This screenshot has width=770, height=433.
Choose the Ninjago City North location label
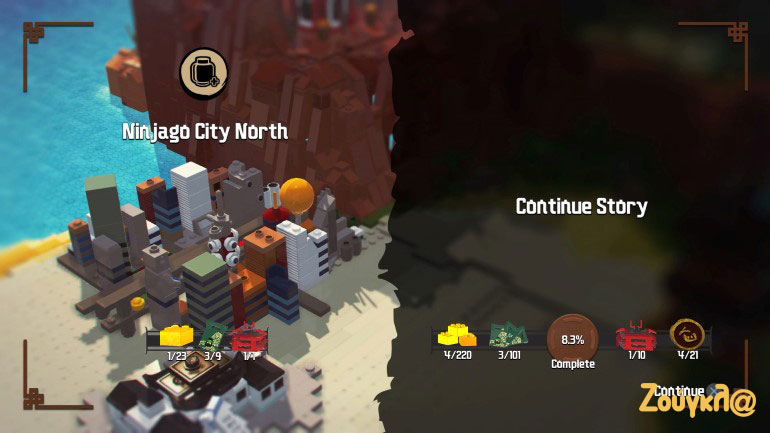pos(205,132)
